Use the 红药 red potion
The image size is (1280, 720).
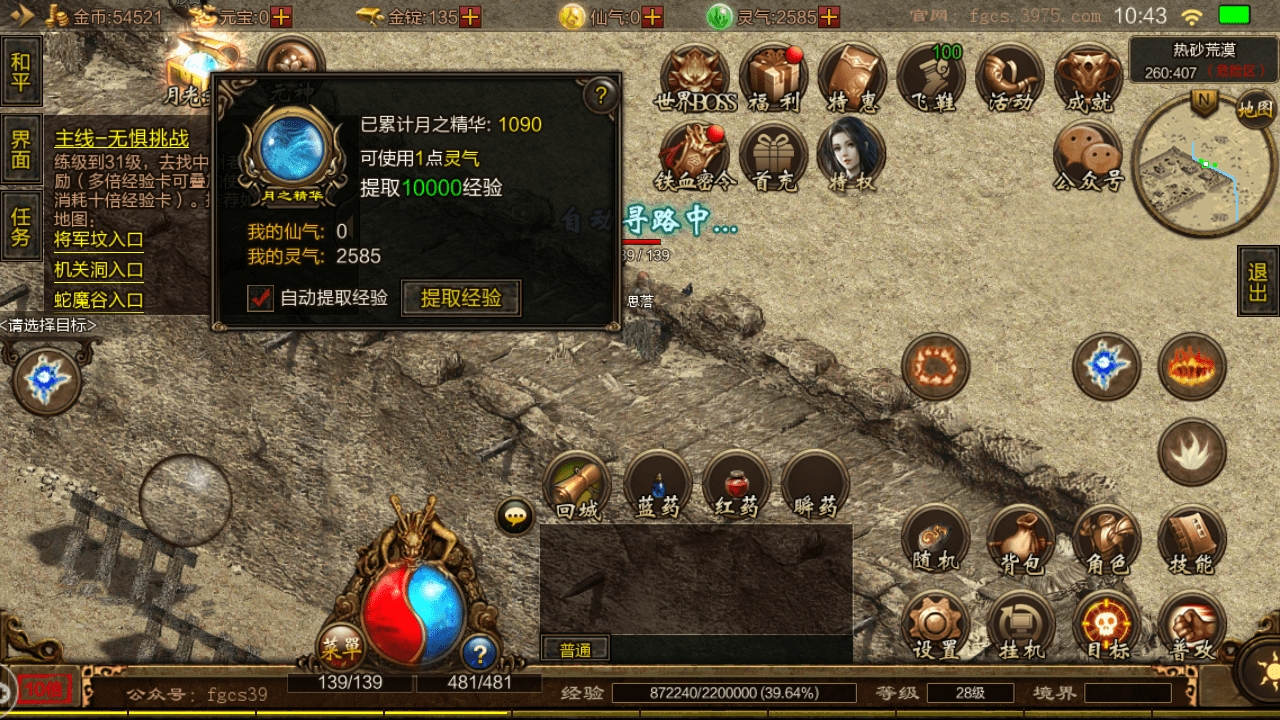[737, 484]
